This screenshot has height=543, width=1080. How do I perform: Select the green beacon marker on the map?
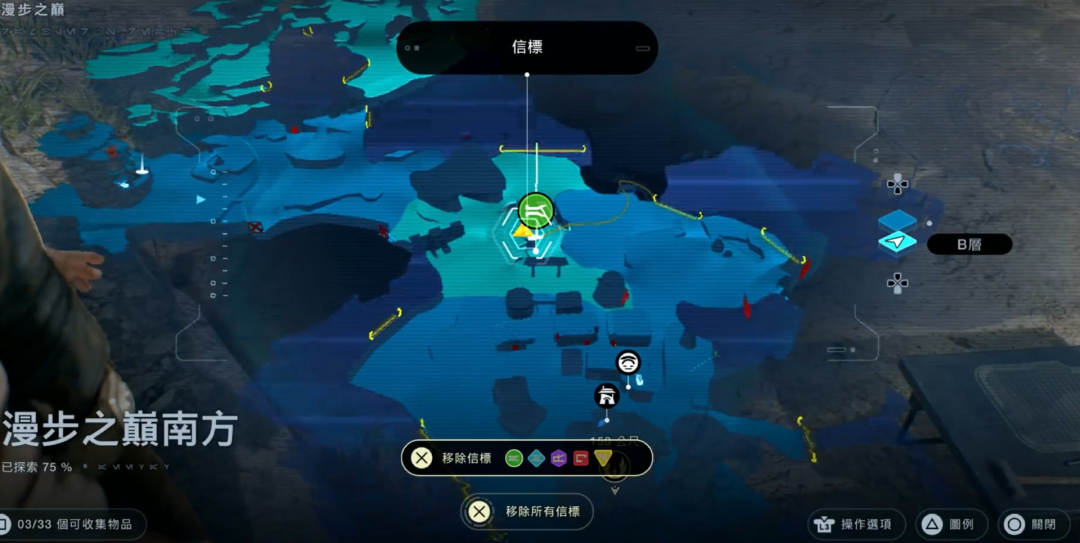(x=536, y=210)
